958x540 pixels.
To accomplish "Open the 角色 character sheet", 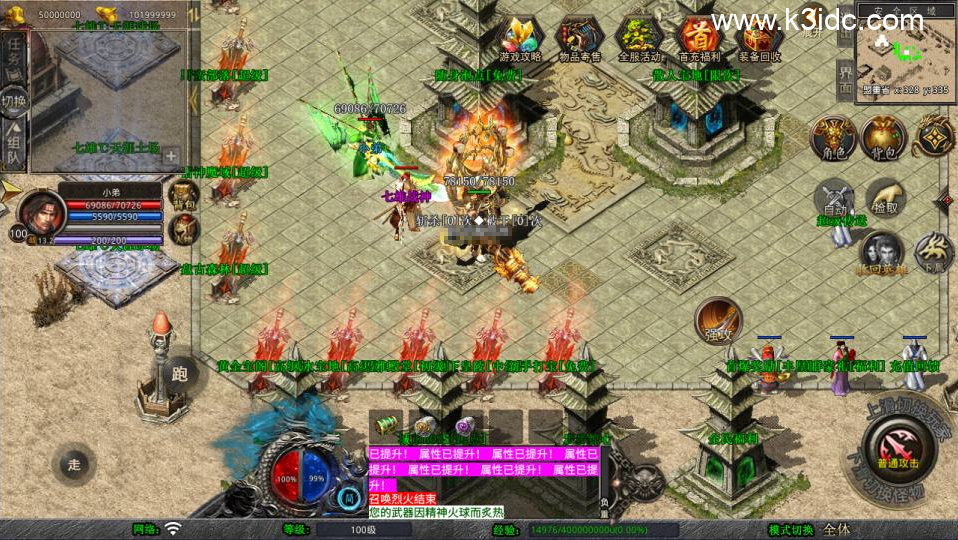I will pos(832,138).
